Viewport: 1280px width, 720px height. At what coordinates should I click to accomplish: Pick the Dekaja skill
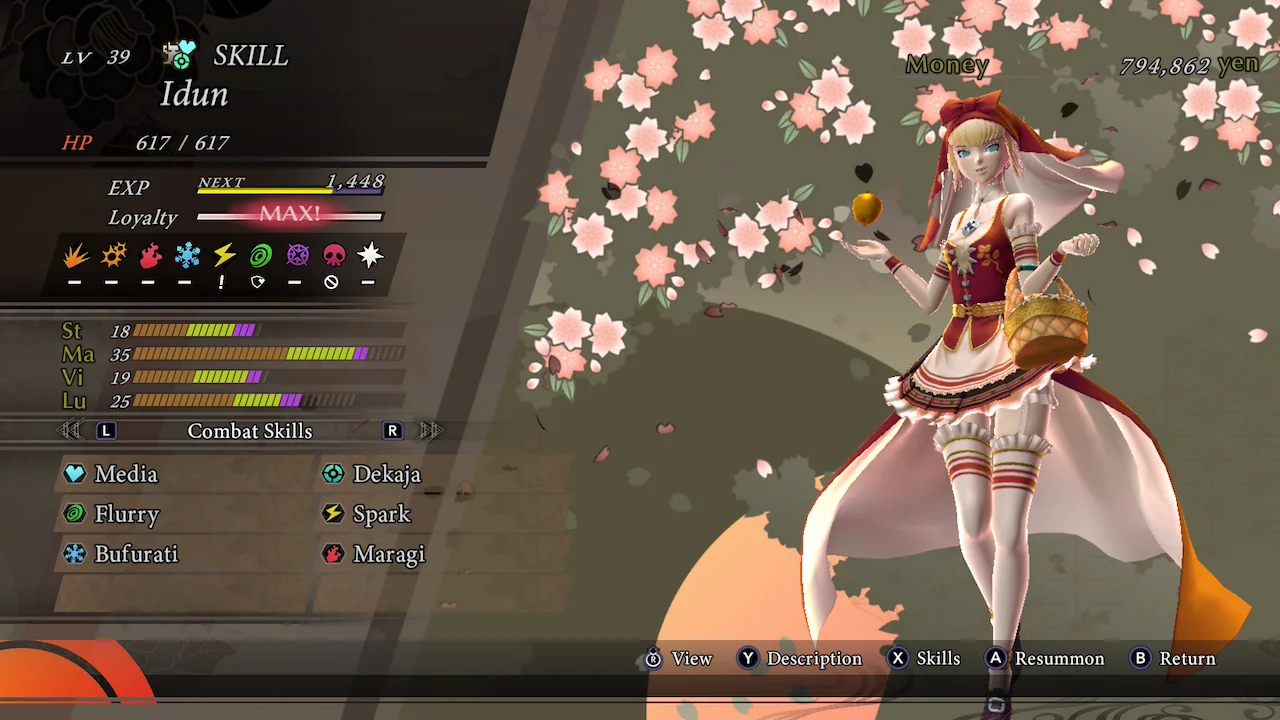(386, 474)
